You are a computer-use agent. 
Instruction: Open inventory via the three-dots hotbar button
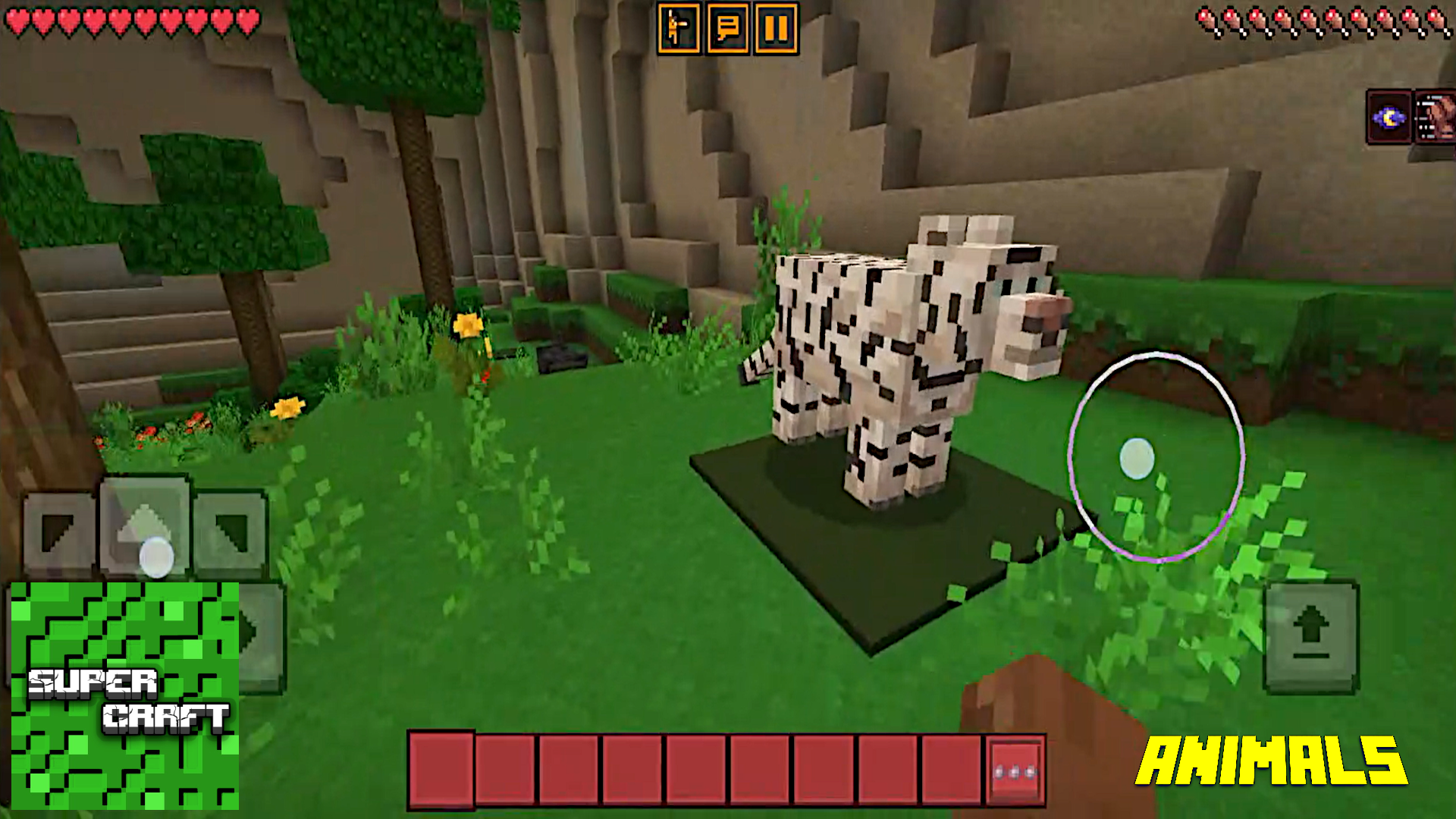tap(1015, 771)
